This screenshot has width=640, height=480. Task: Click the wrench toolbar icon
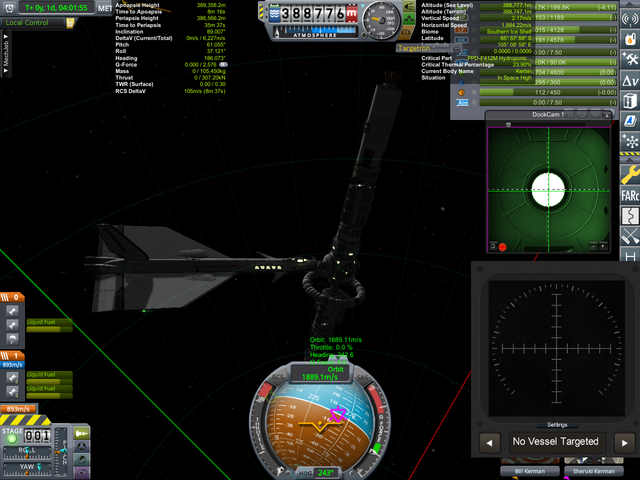[630, 172]
